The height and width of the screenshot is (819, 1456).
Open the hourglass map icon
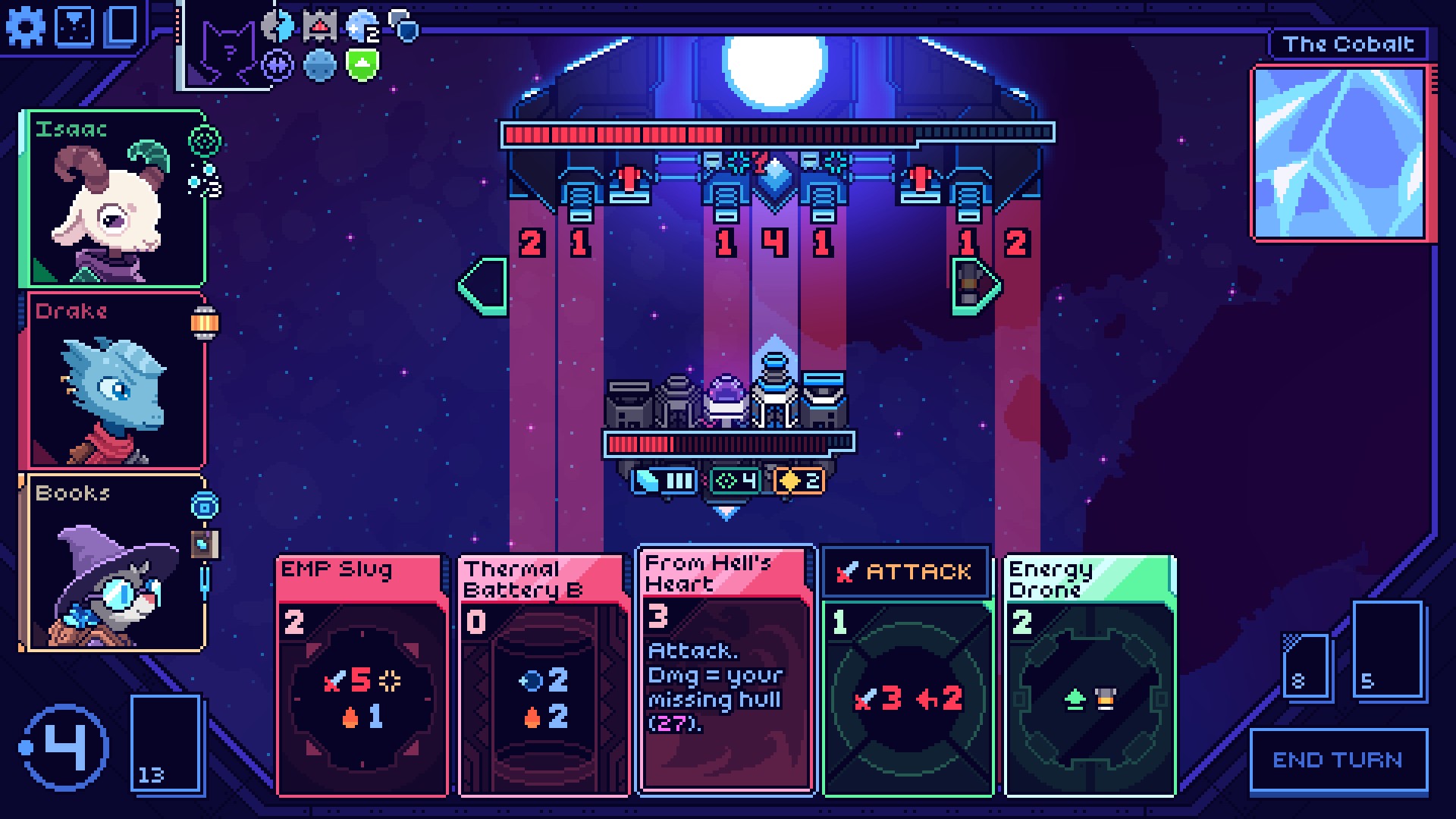pyautogui.click(x=75, y=27)
